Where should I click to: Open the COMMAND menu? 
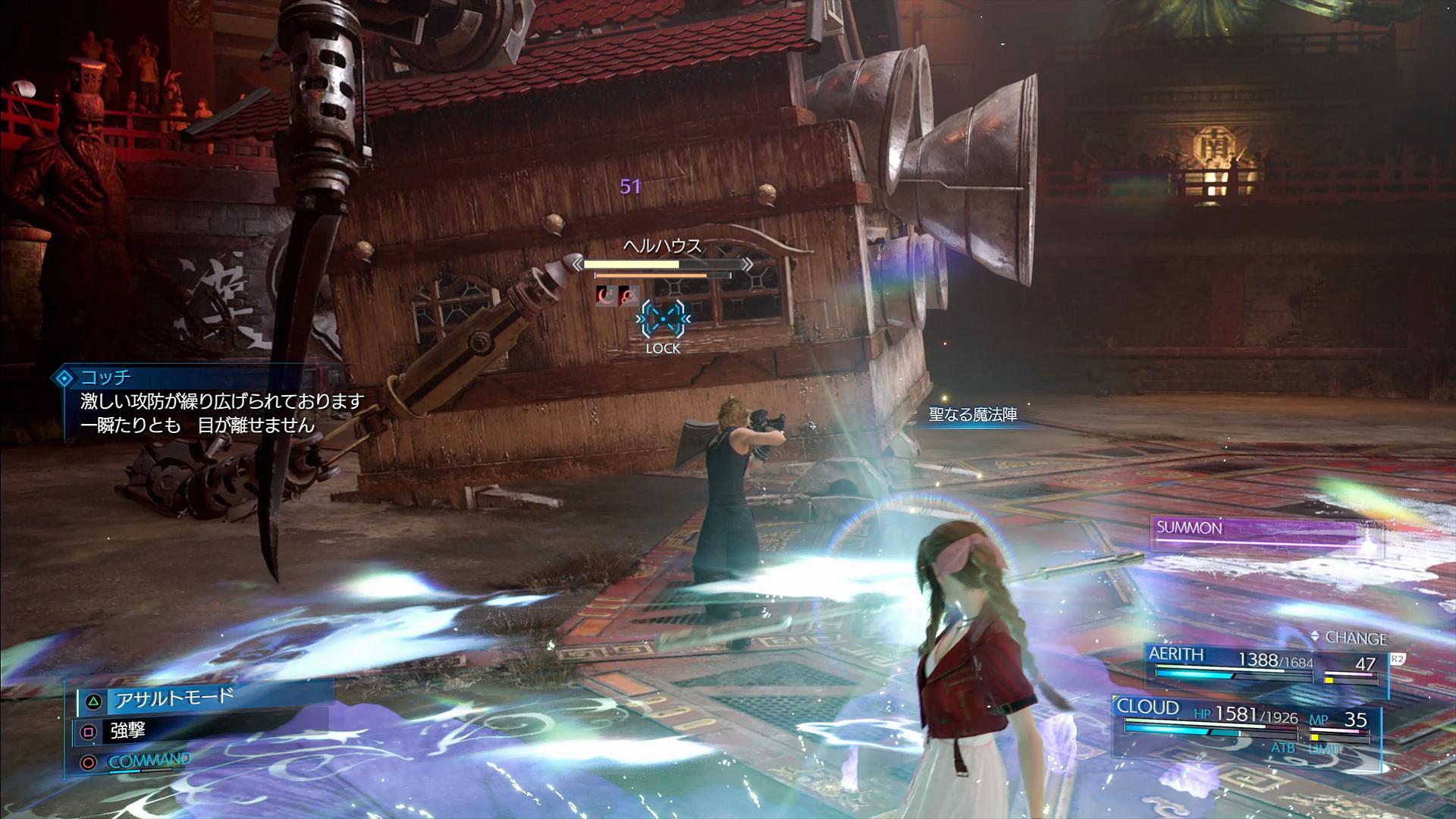(149, 761)
